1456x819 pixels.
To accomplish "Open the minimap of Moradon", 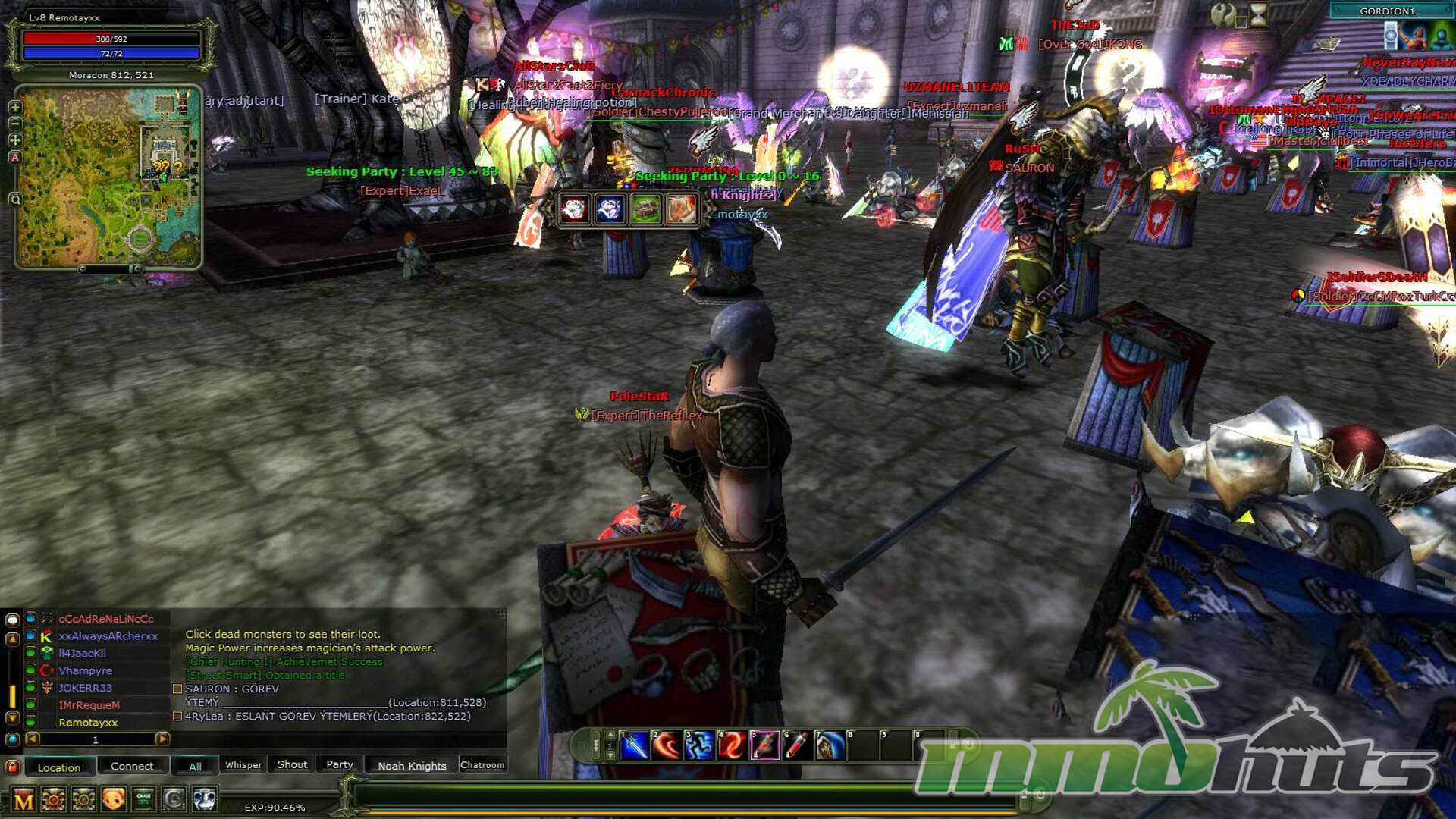I will point(108,177).
